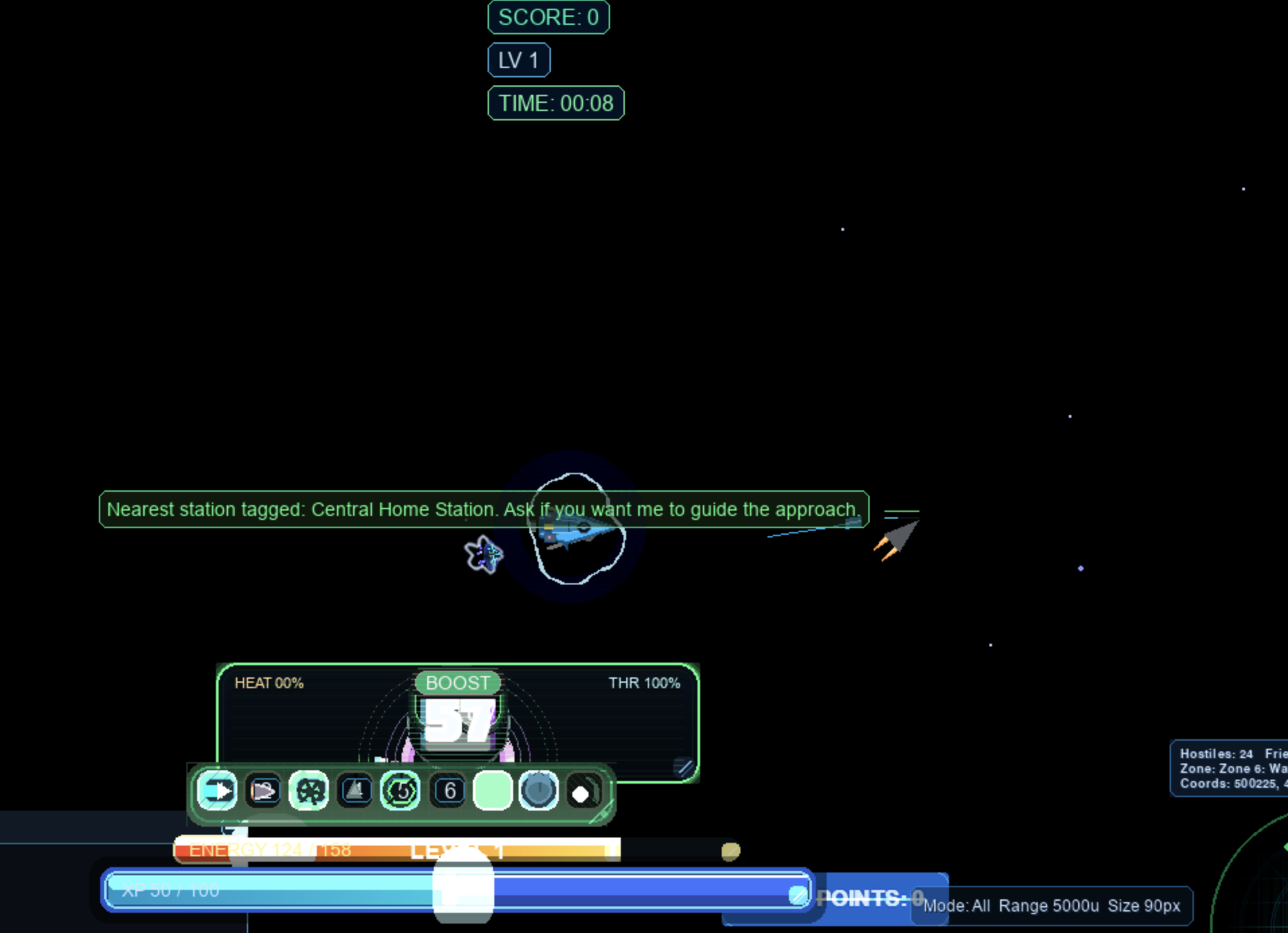
Task: Activate the highlighted ability in slot 5
Action: coord(400,790)
